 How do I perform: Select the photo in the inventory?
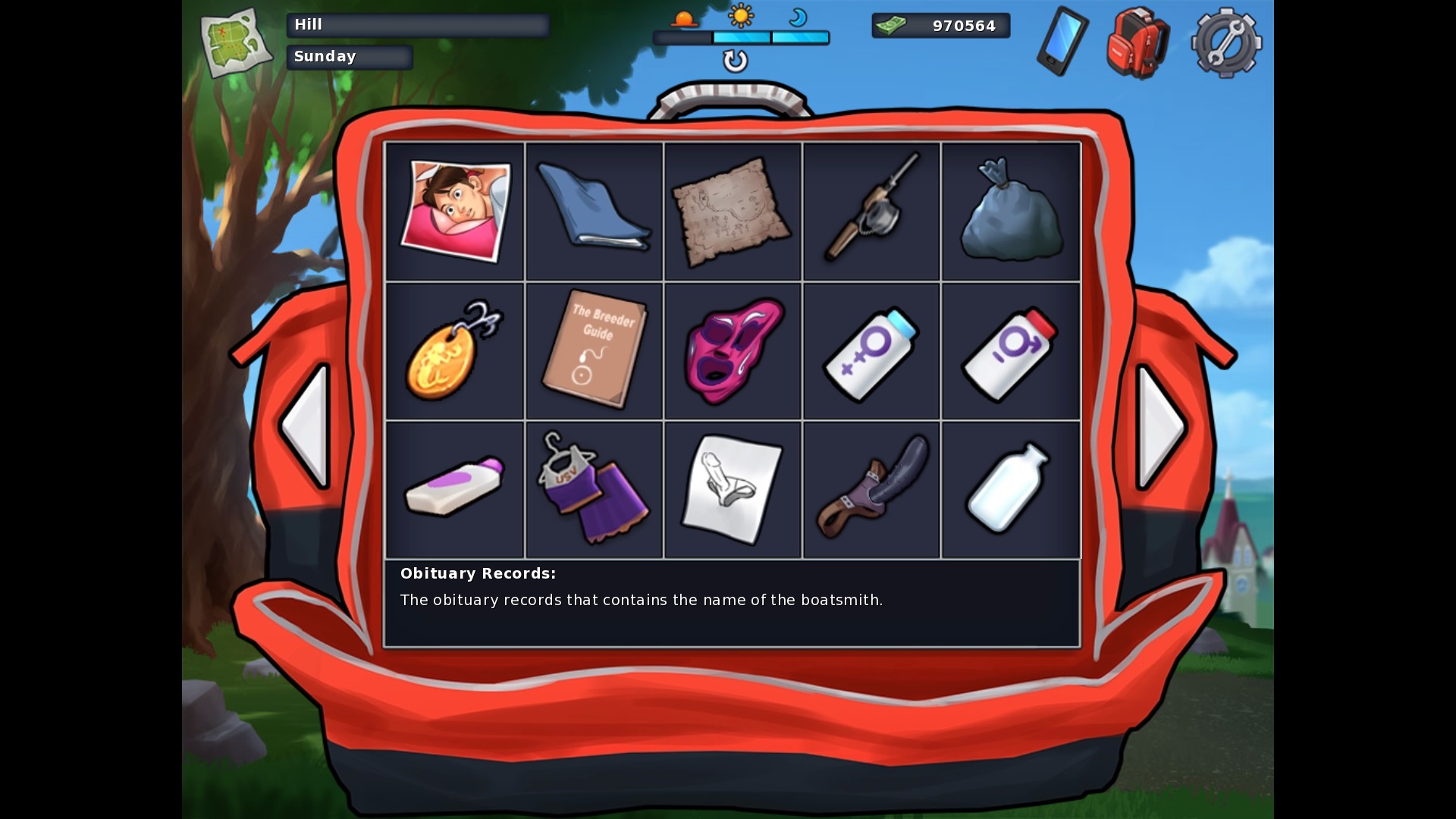[455, 212]
